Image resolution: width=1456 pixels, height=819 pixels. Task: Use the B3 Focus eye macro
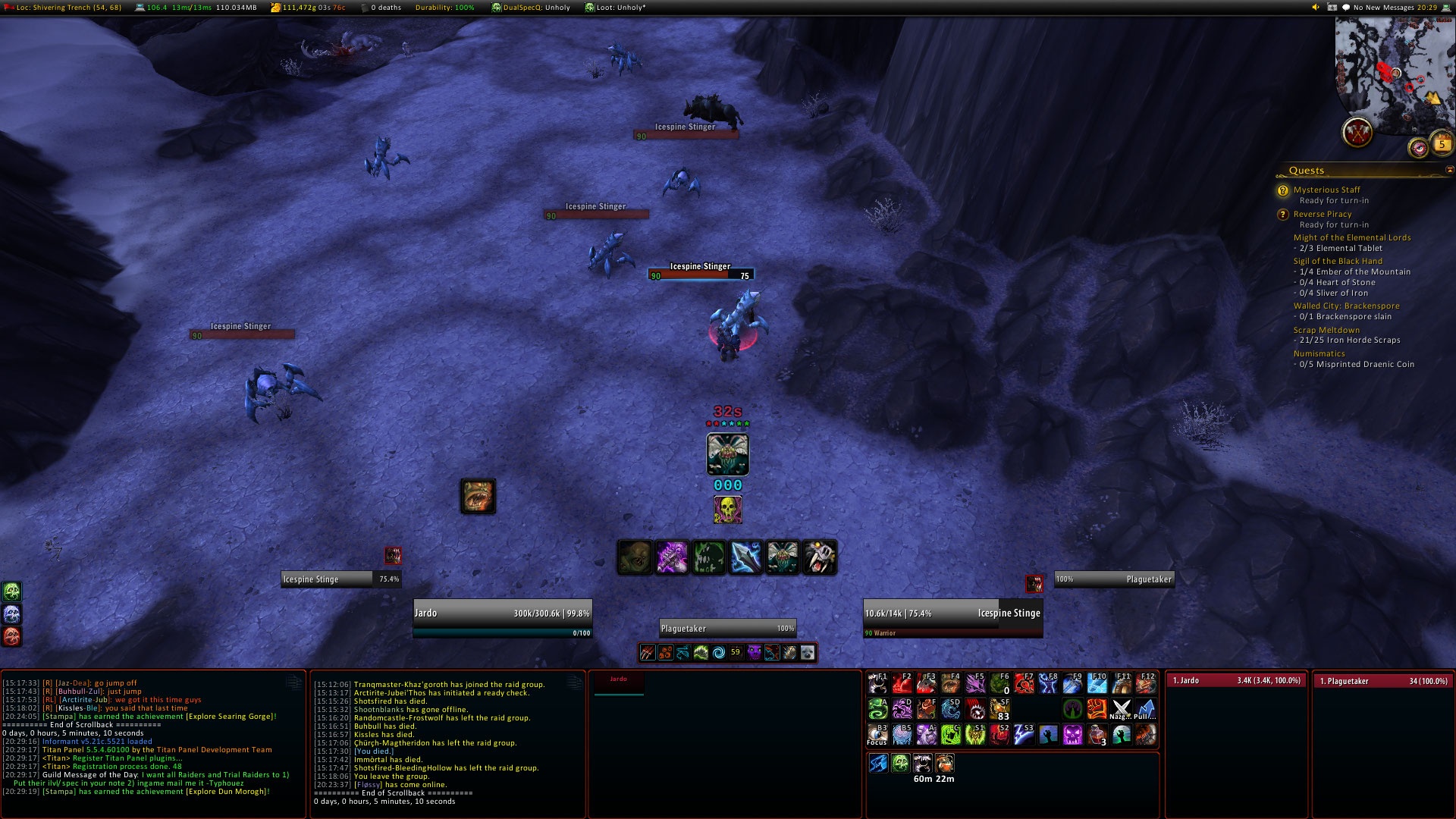pos(877,734)
